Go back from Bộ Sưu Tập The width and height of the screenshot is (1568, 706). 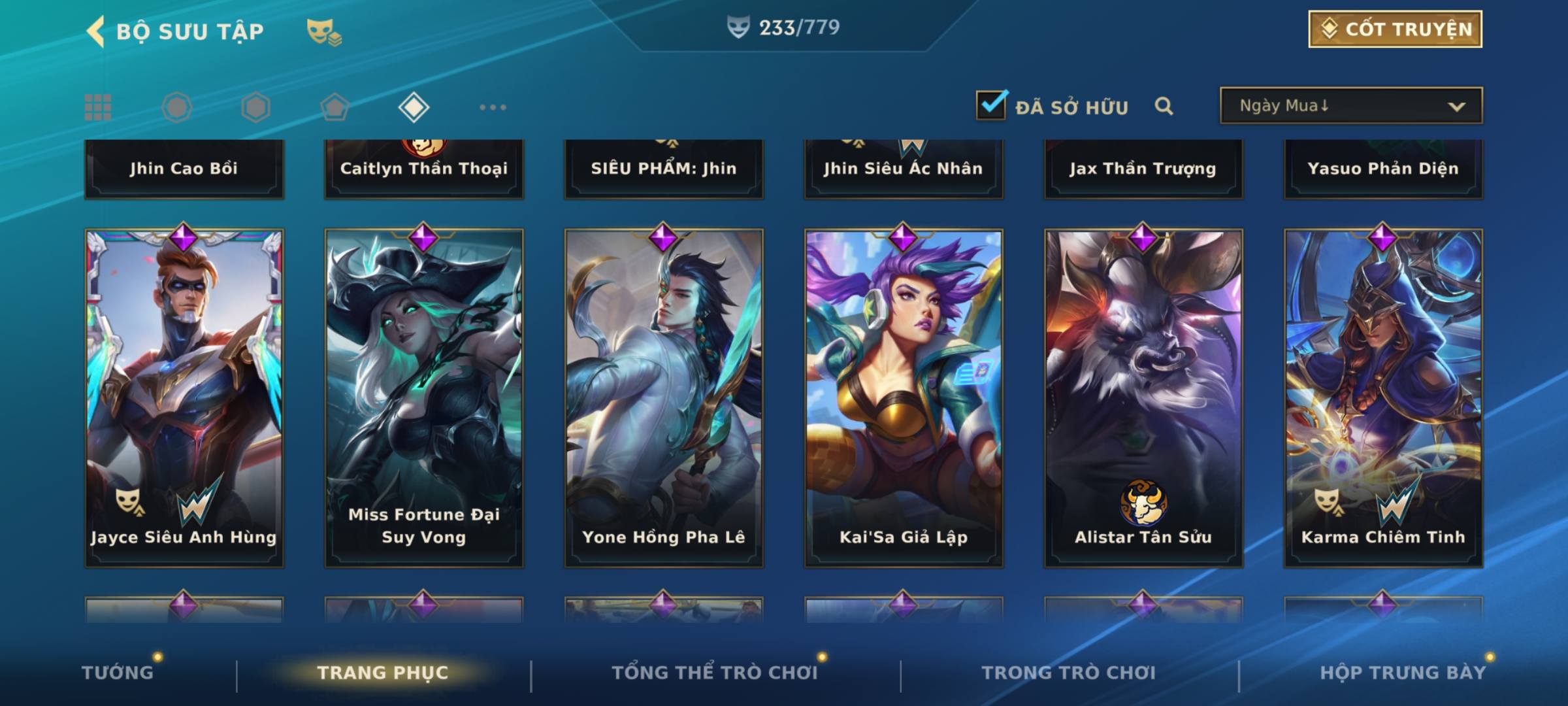tap(95, 31)
